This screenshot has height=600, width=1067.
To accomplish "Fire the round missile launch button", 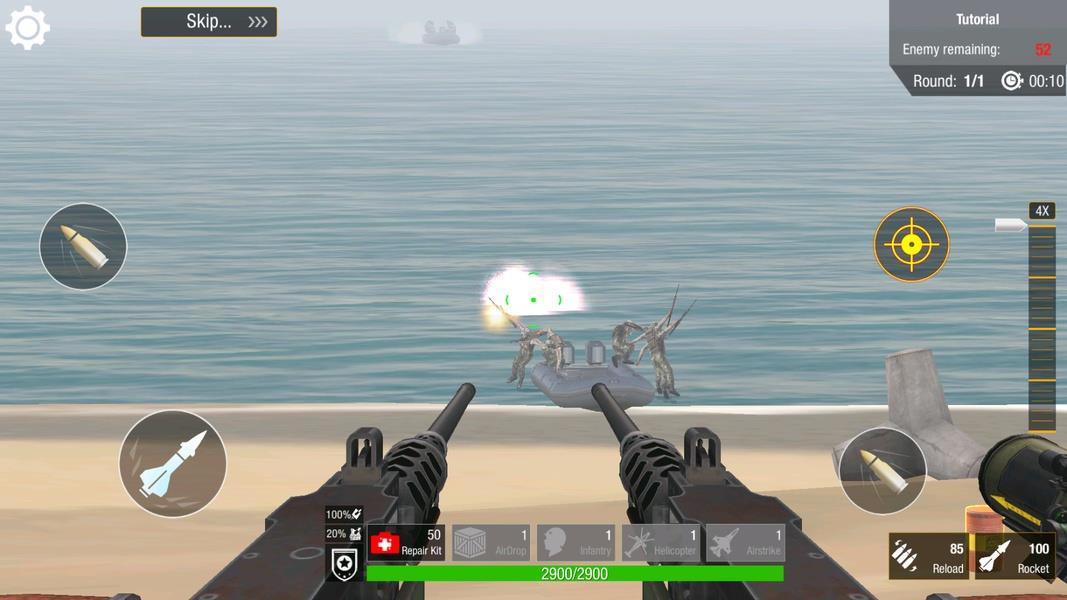I will [173, 463].
